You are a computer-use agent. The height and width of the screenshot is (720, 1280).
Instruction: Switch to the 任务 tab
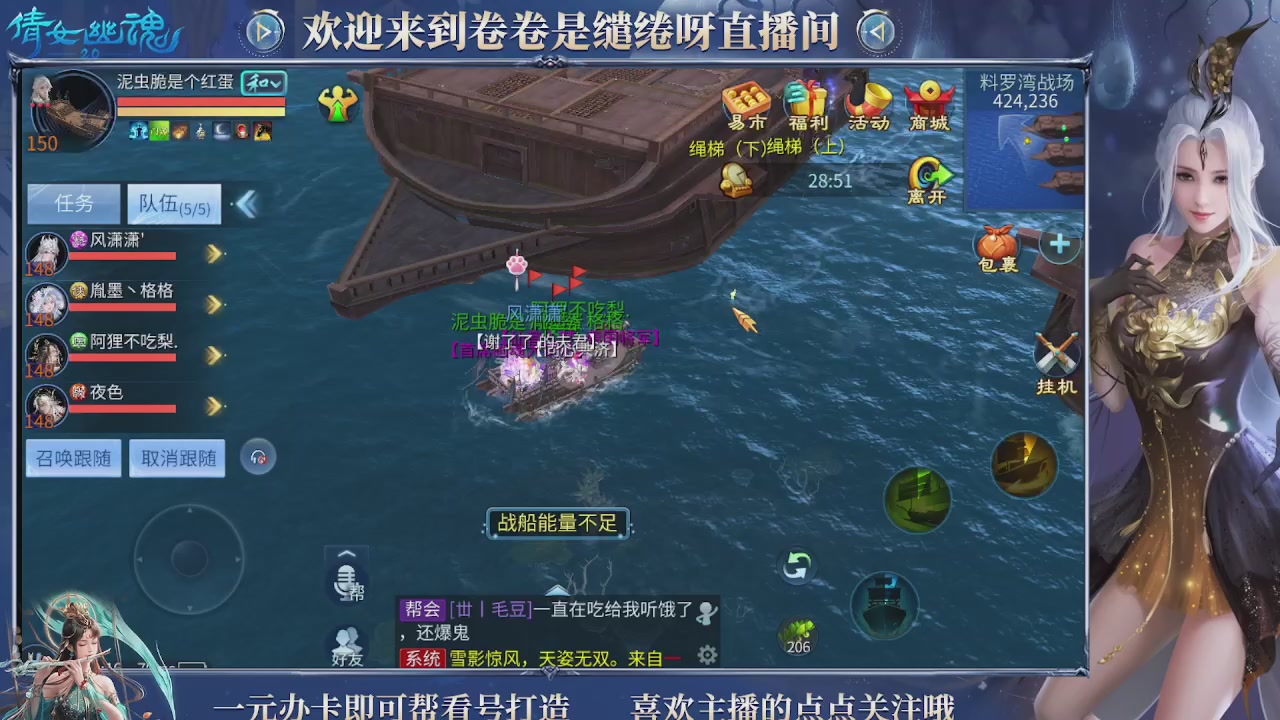pyautogui.click(x=72, y=203)
